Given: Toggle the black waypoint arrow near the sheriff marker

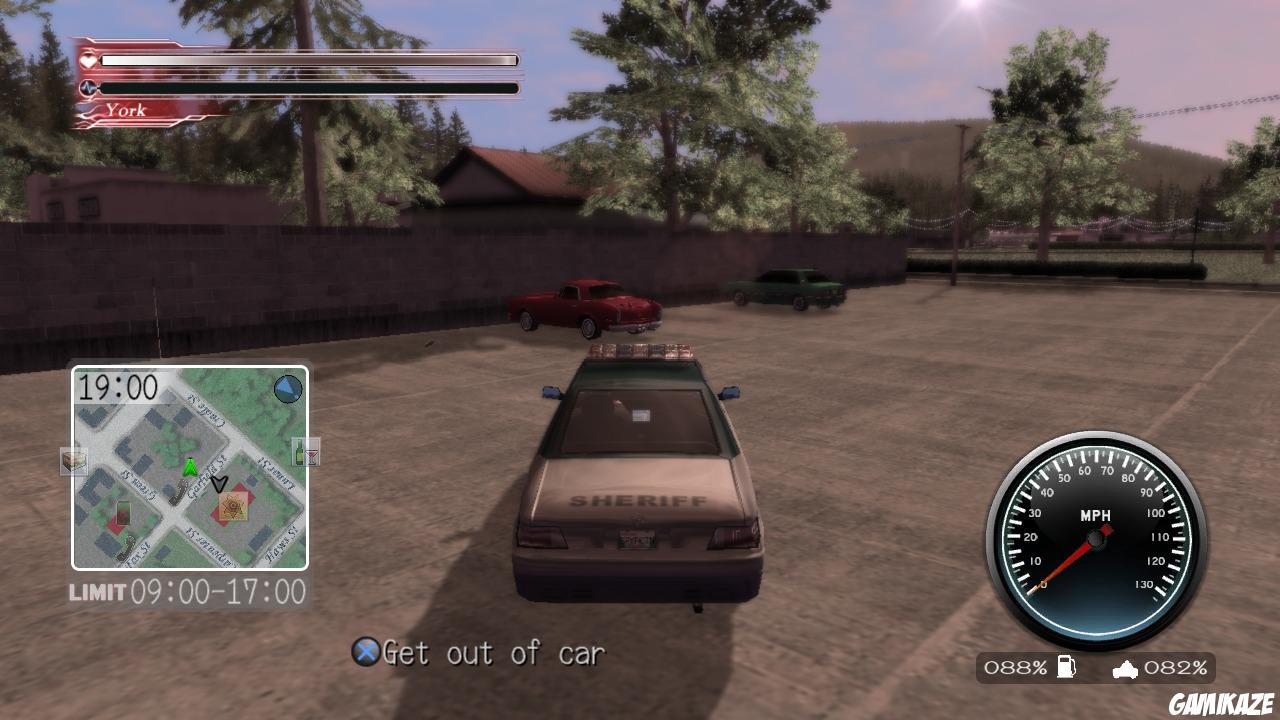Looking at the screenshot, I should [x=218, y=483].
